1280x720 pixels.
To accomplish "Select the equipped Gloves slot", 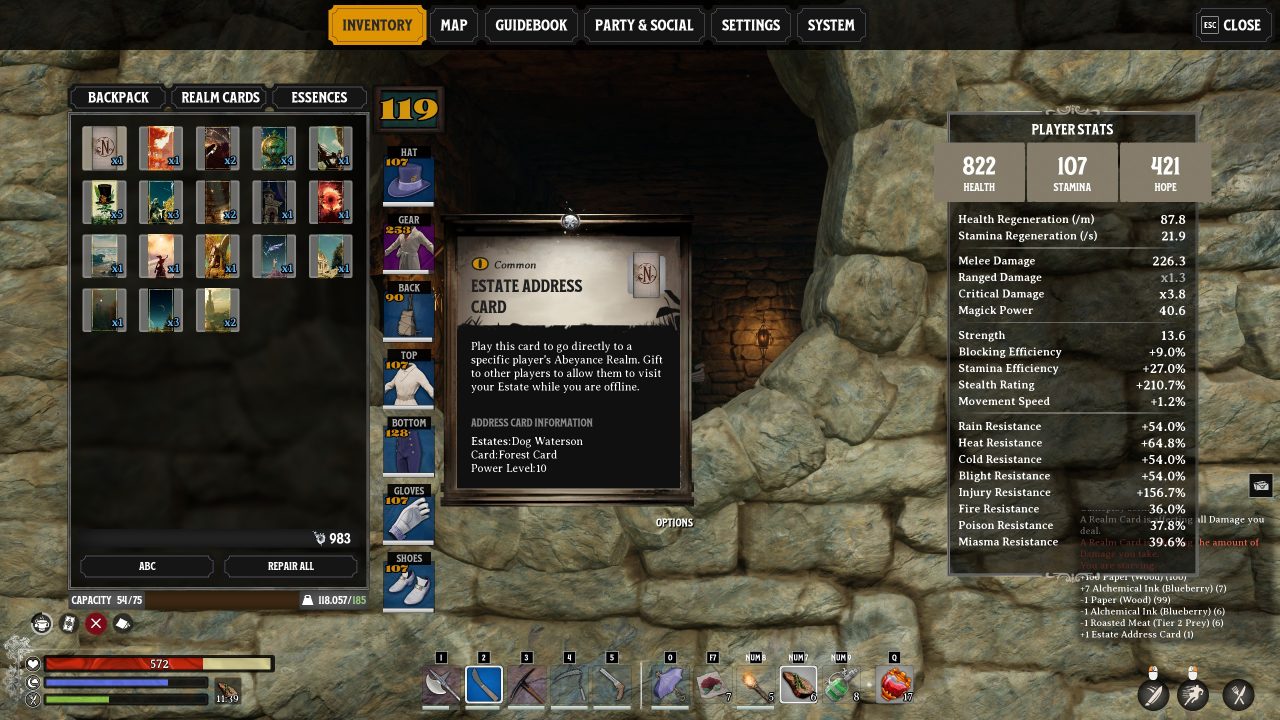I will pos(408,514).
